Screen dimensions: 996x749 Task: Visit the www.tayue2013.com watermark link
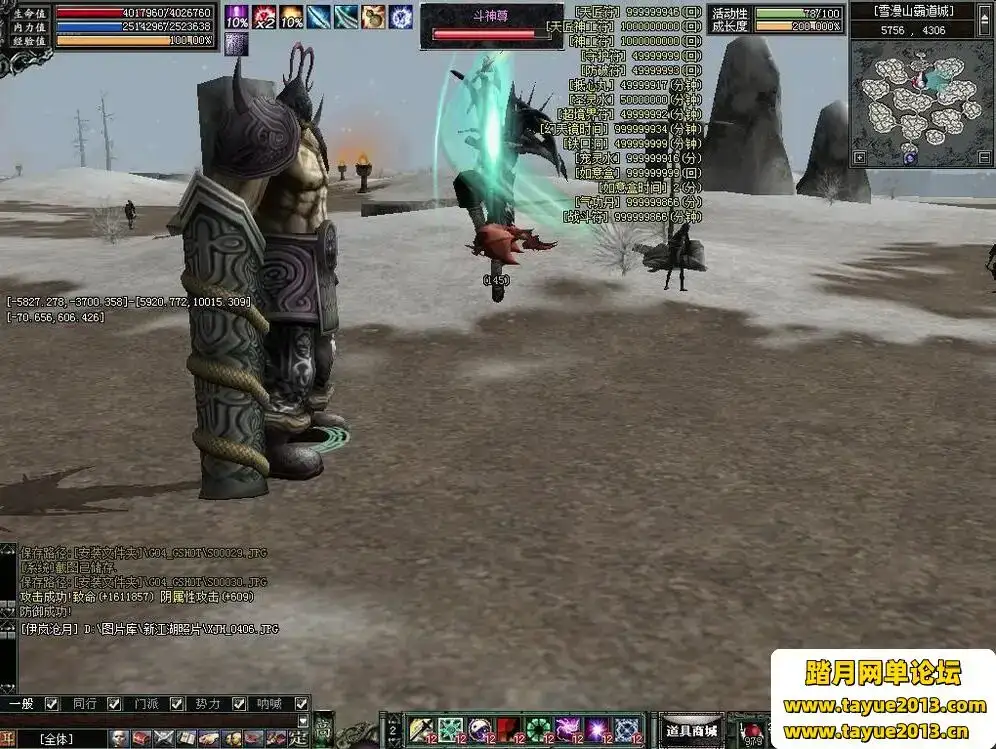coord(884,705)
